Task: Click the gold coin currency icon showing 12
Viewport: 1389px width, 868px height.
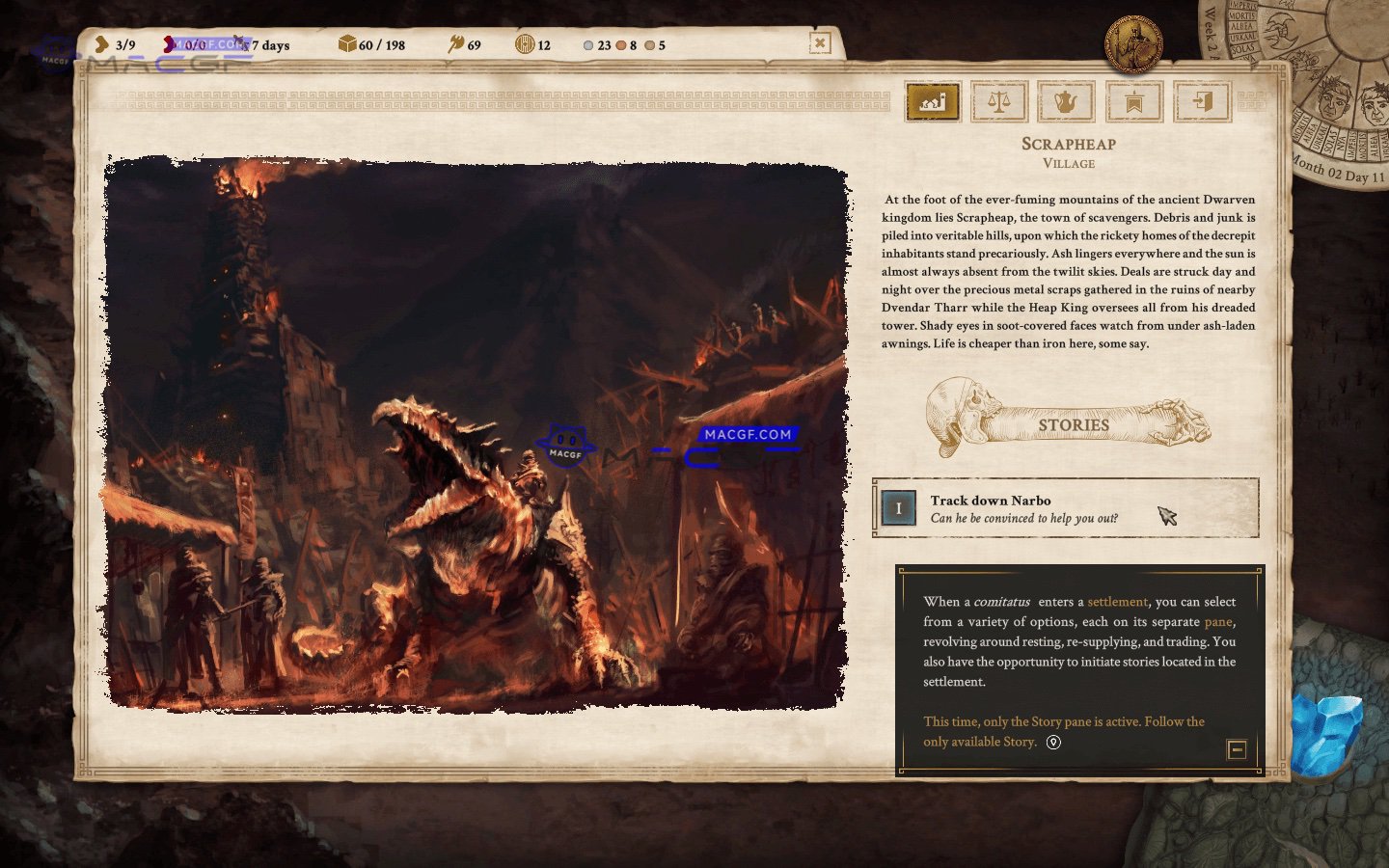Action: (526, 44)
